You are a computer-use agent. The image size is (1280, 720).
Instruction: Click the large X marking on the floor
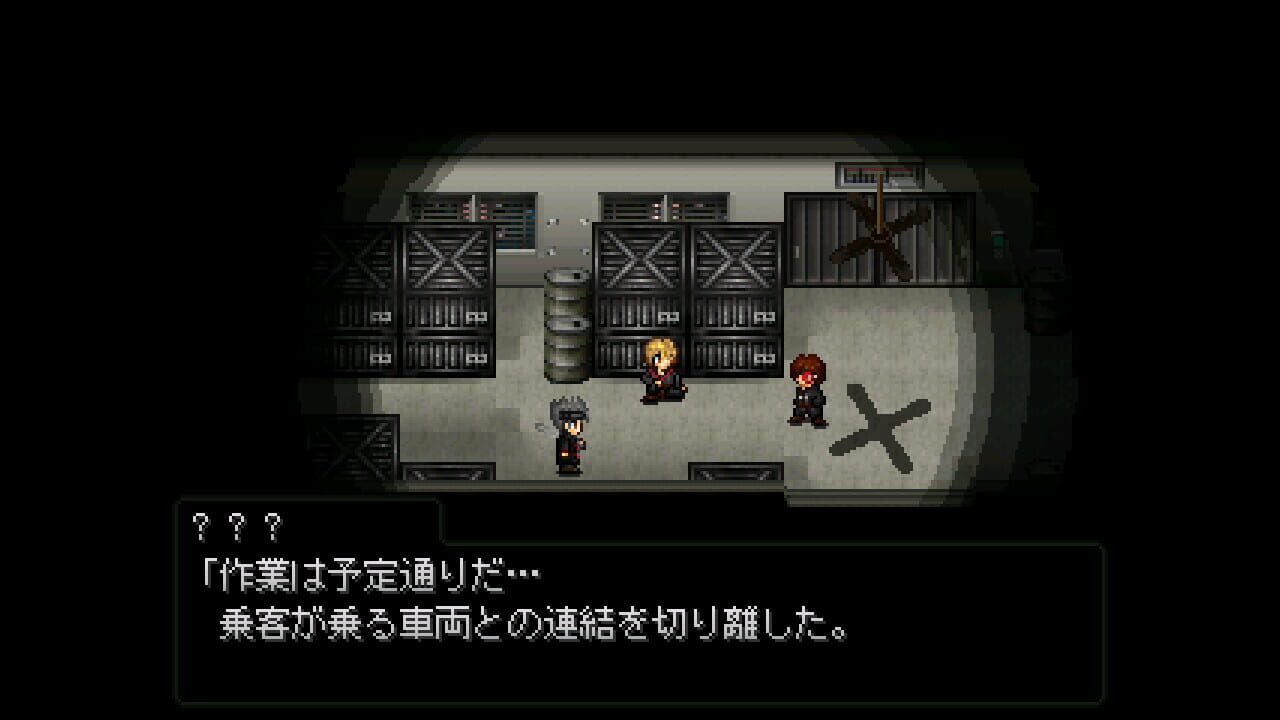click(x=877, y=428)
